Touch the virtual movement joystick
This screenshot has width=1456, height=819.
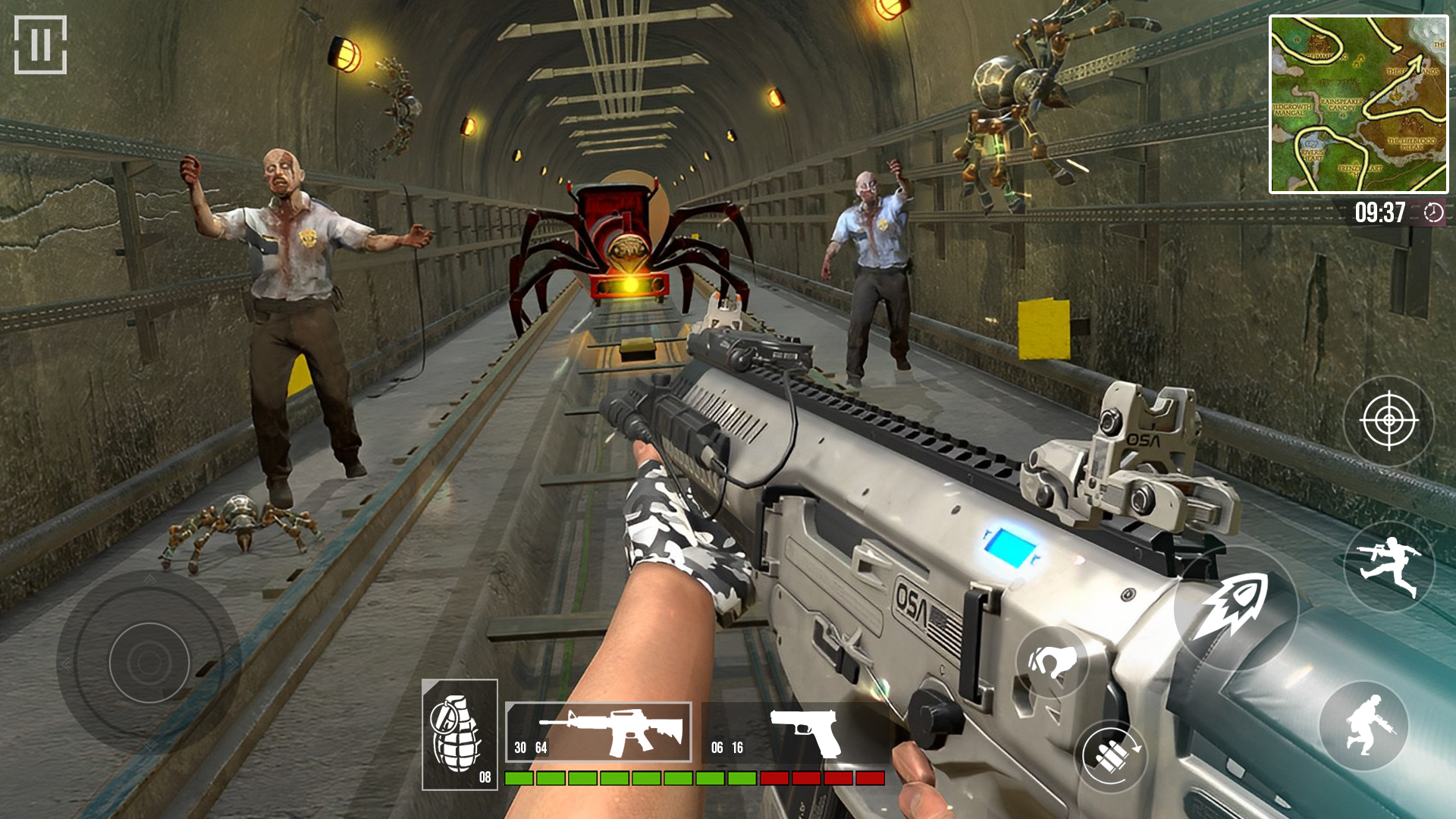[149, 662]
